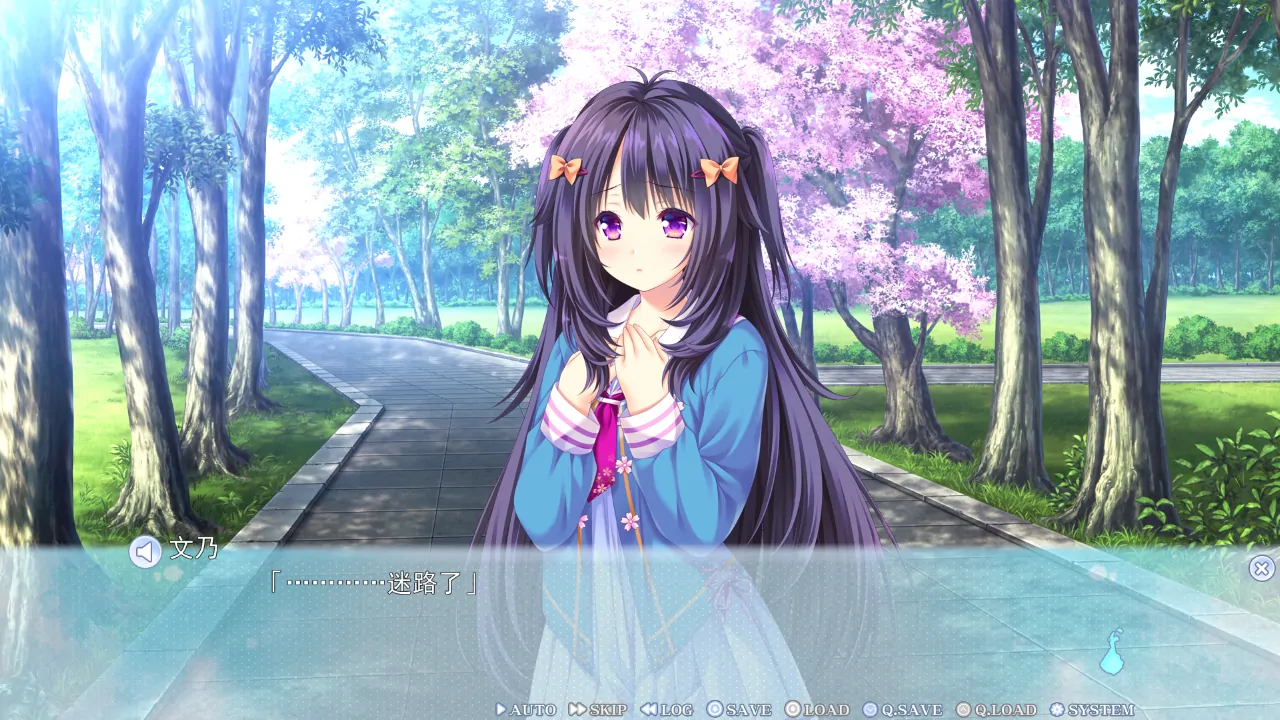Open the dialogue LOG
Viewport: 1280px width, 720px height.
tap(667, 710)
